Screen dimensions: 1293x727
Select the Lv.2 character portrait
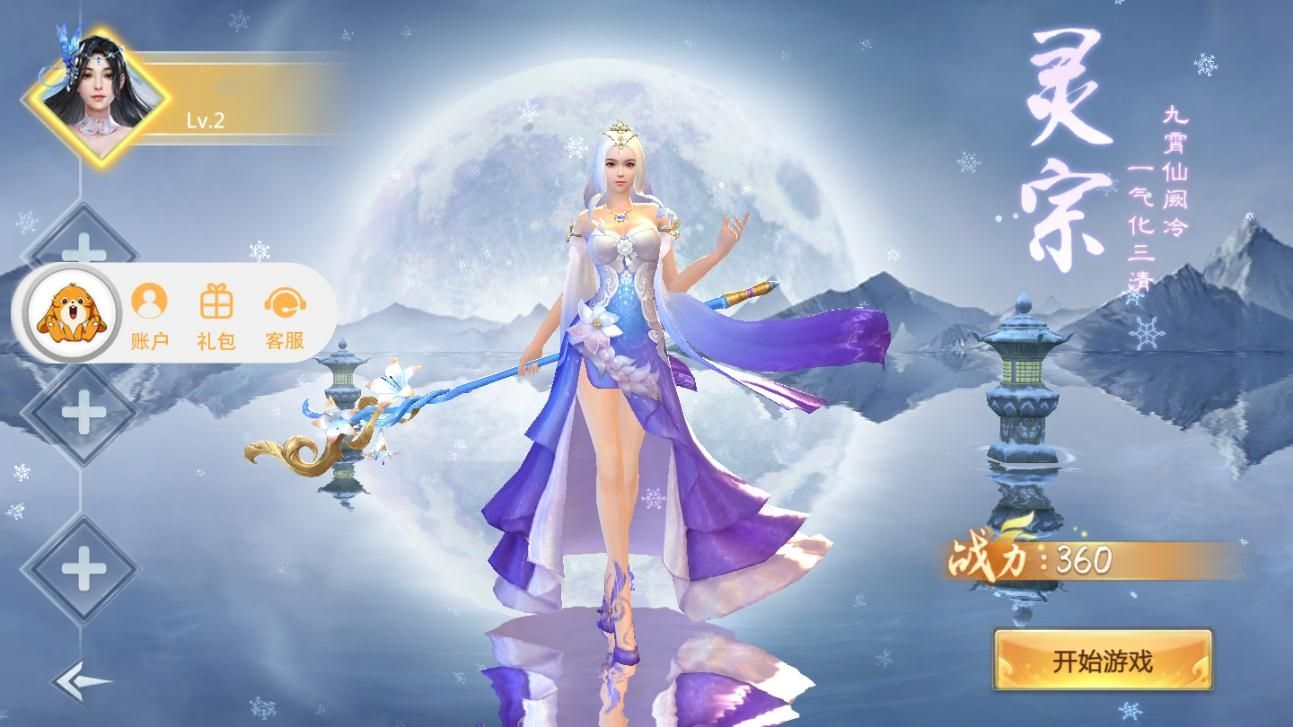[x=98, y=97]
